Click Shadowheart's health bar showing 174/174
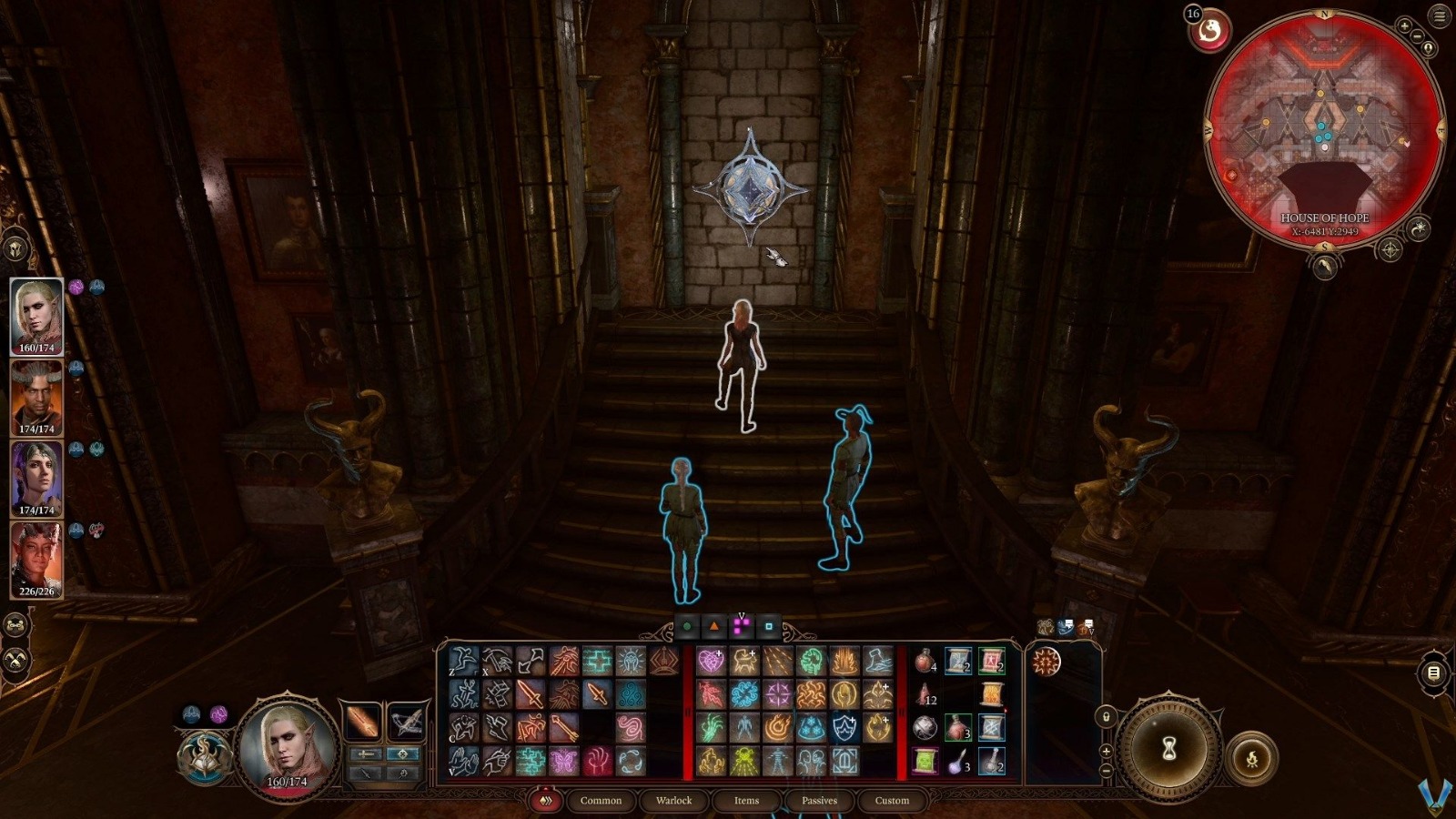Viewport: 1456px width, 819px height. (36, 510)
